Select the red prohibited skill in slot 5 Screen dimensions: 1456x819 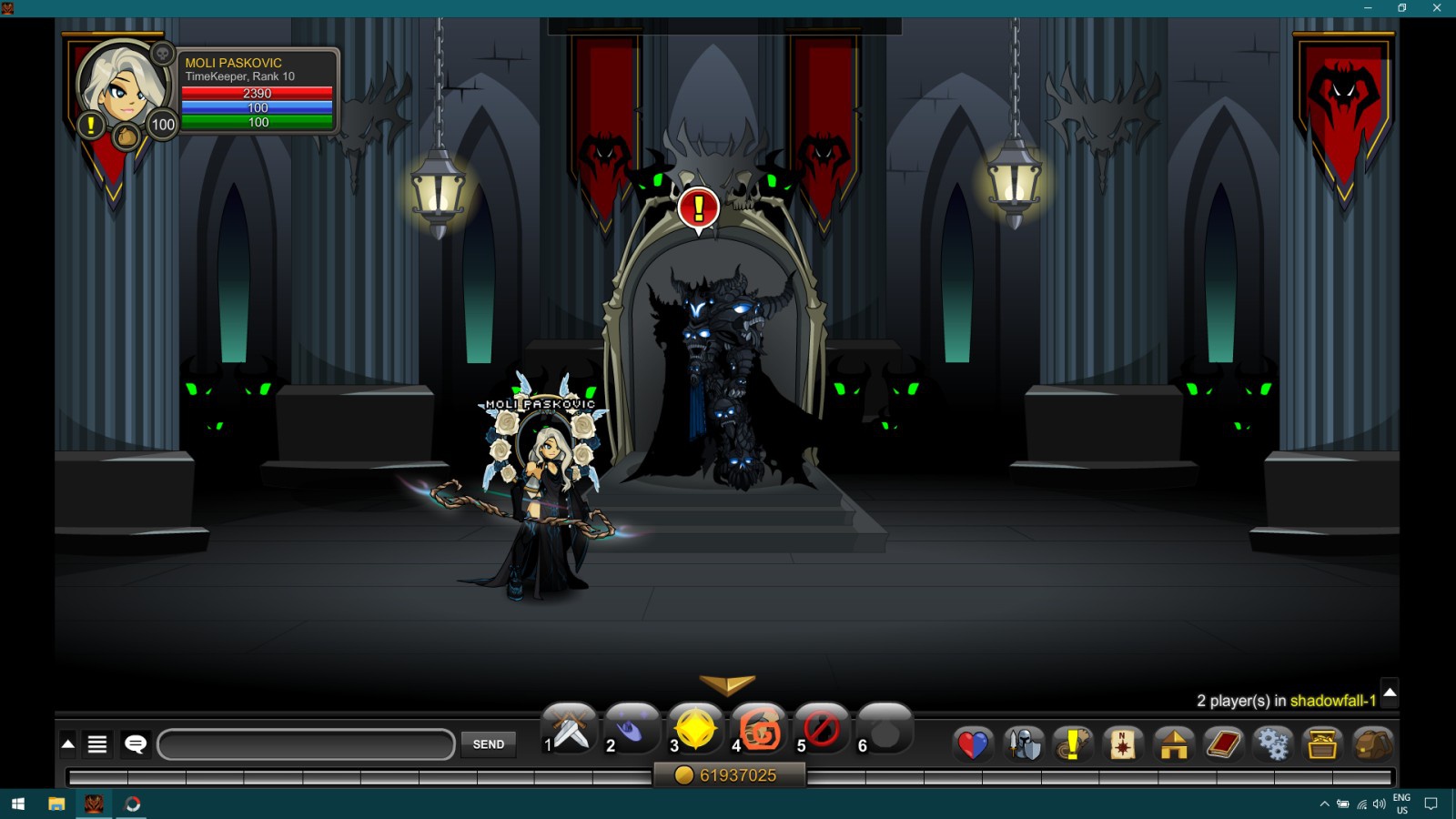coord(822,730)
